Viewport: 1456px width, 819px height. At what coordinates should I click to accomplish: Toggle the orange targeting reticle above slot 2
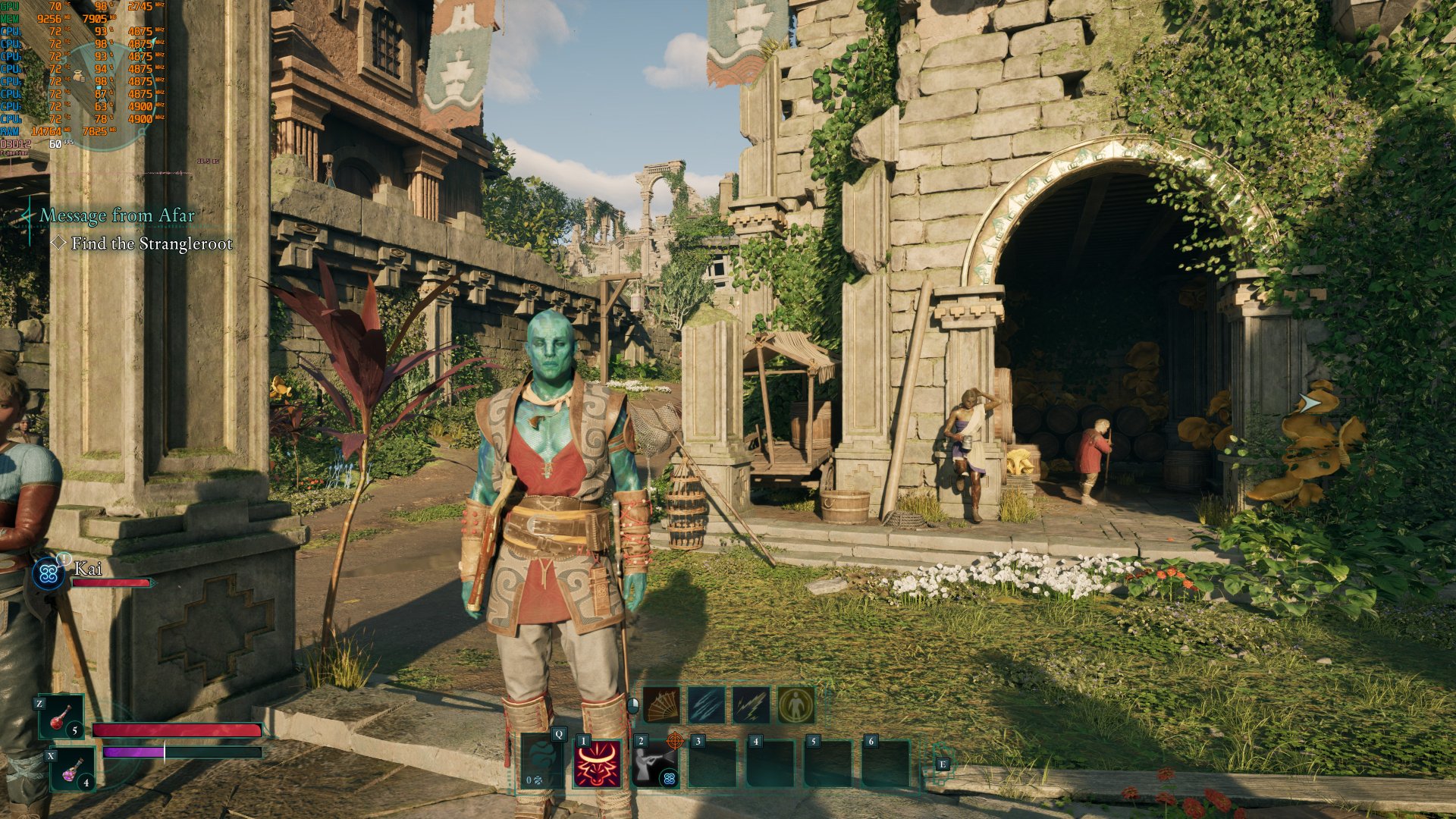pyautogui.click(x=674, y=741)
